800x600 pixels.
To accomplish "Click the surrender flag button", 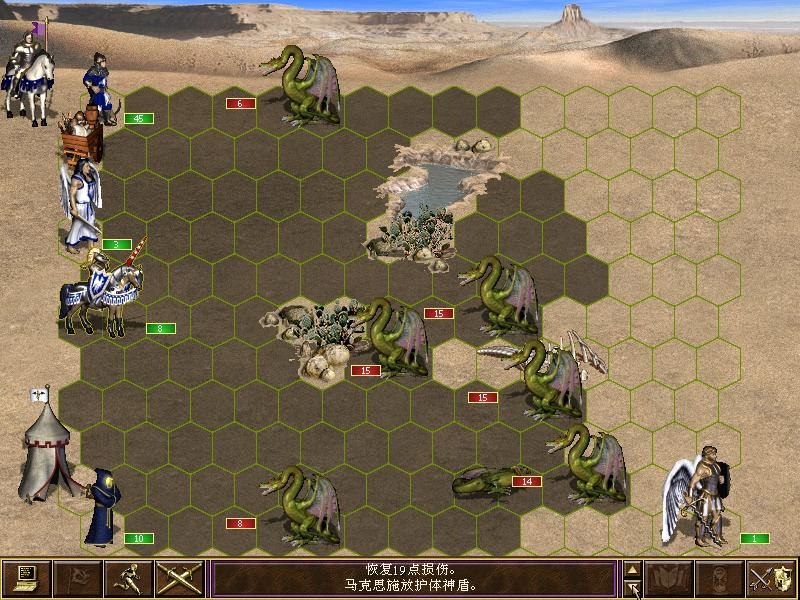I will 77,578.
